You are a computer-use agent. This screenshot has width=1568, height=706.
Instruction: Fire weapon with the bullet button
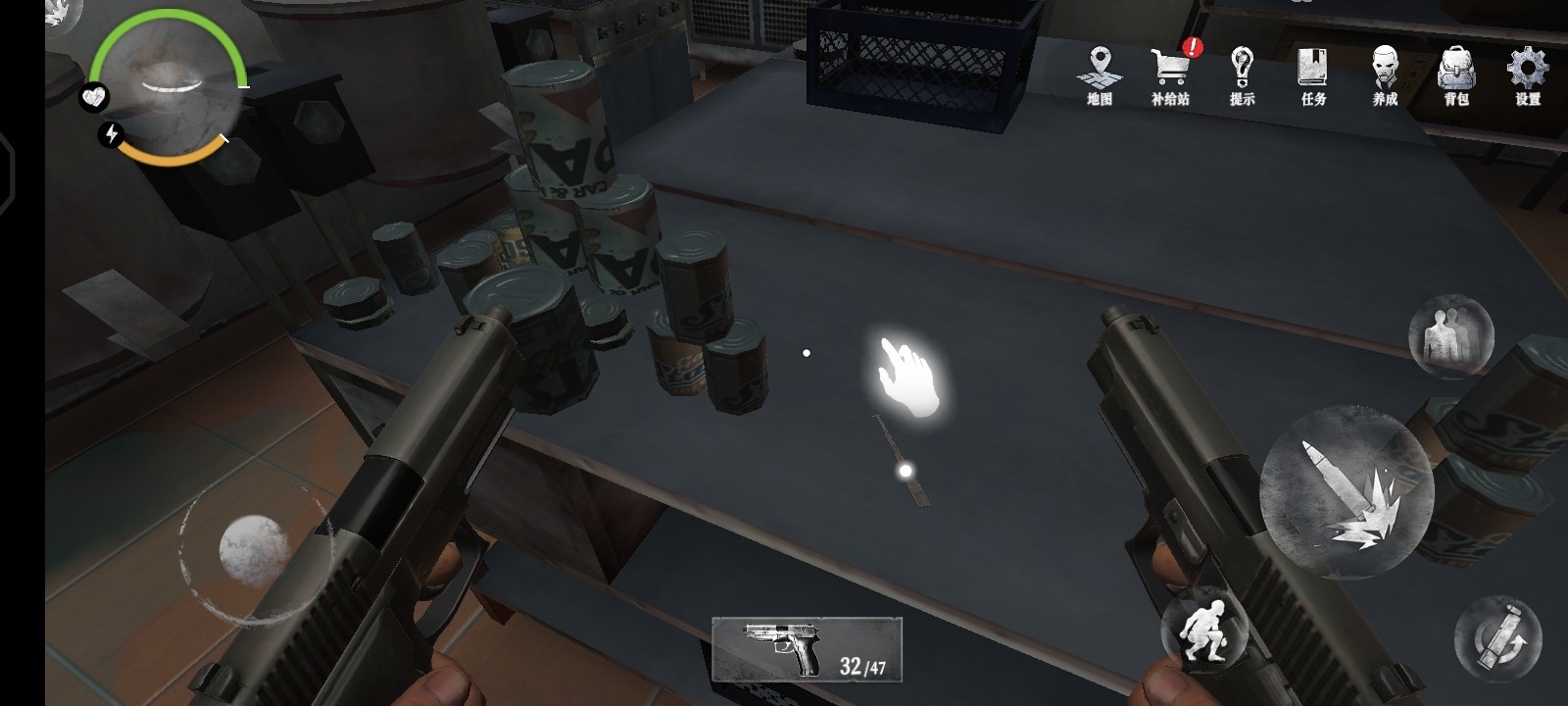[1346, 491]
